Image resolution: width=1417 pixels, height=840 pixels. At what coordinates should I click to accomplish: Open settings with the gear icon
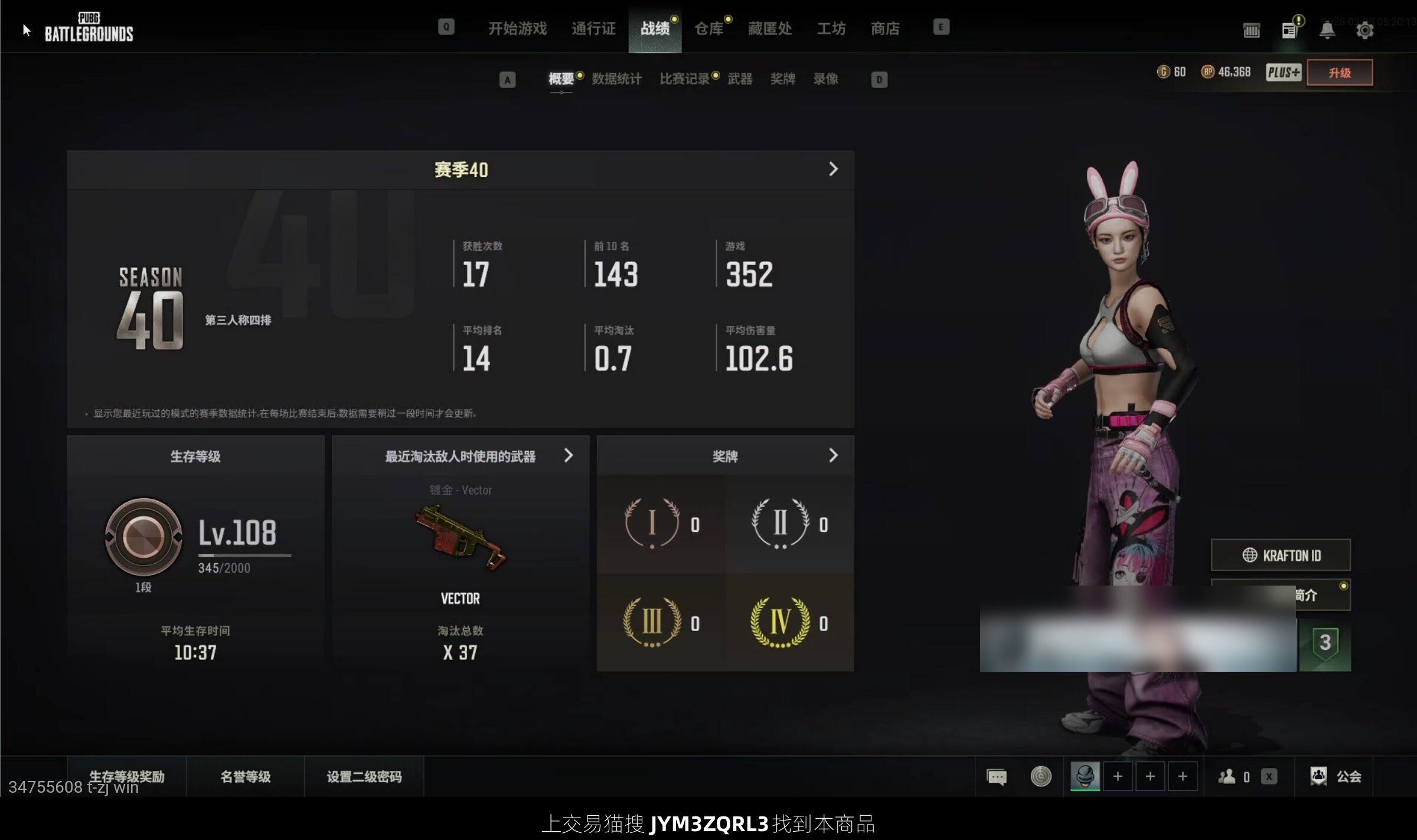(x=1364, y=30)
